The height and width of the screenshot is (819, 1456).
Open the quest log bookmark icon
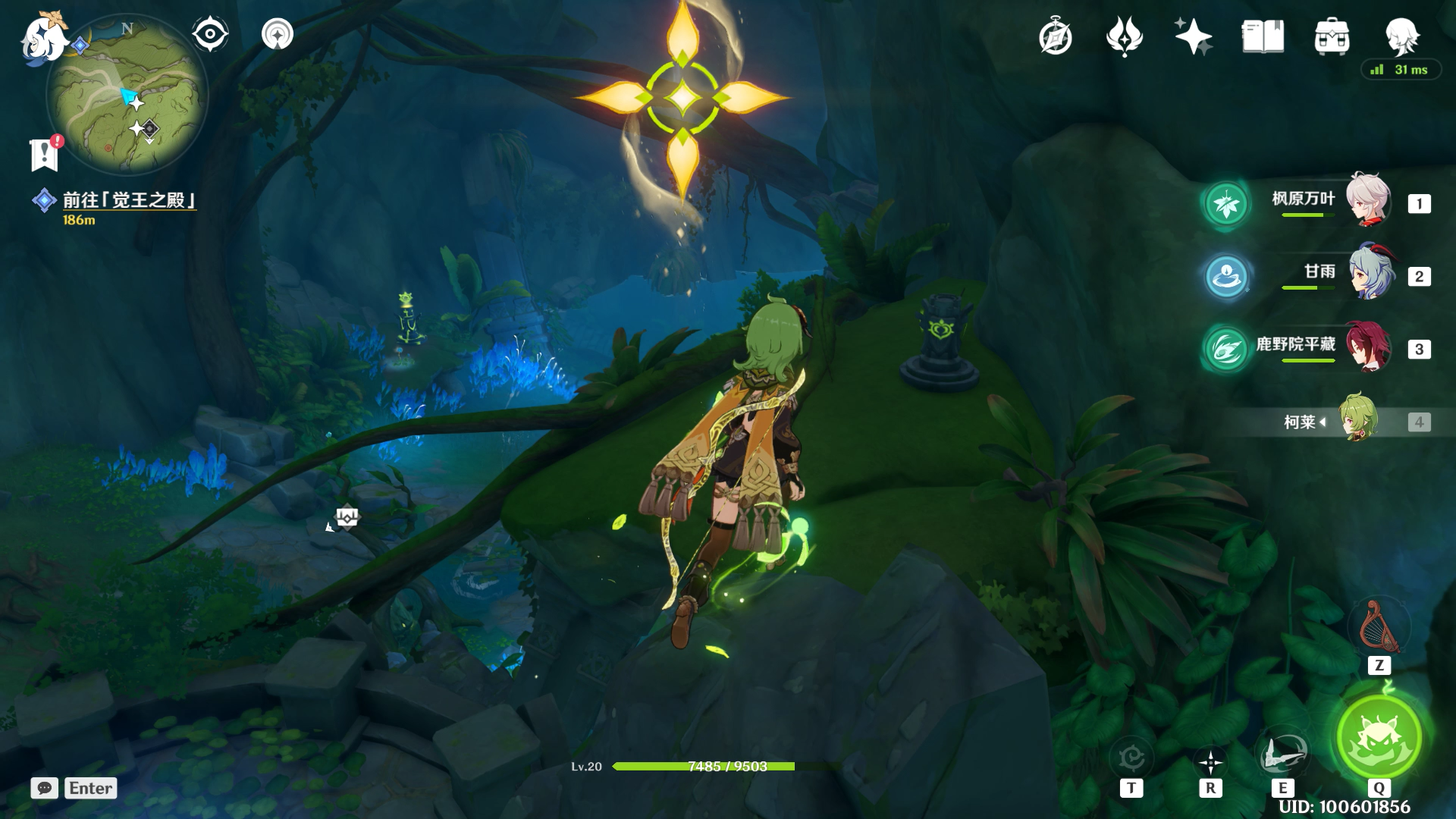[x=45, y=155]
